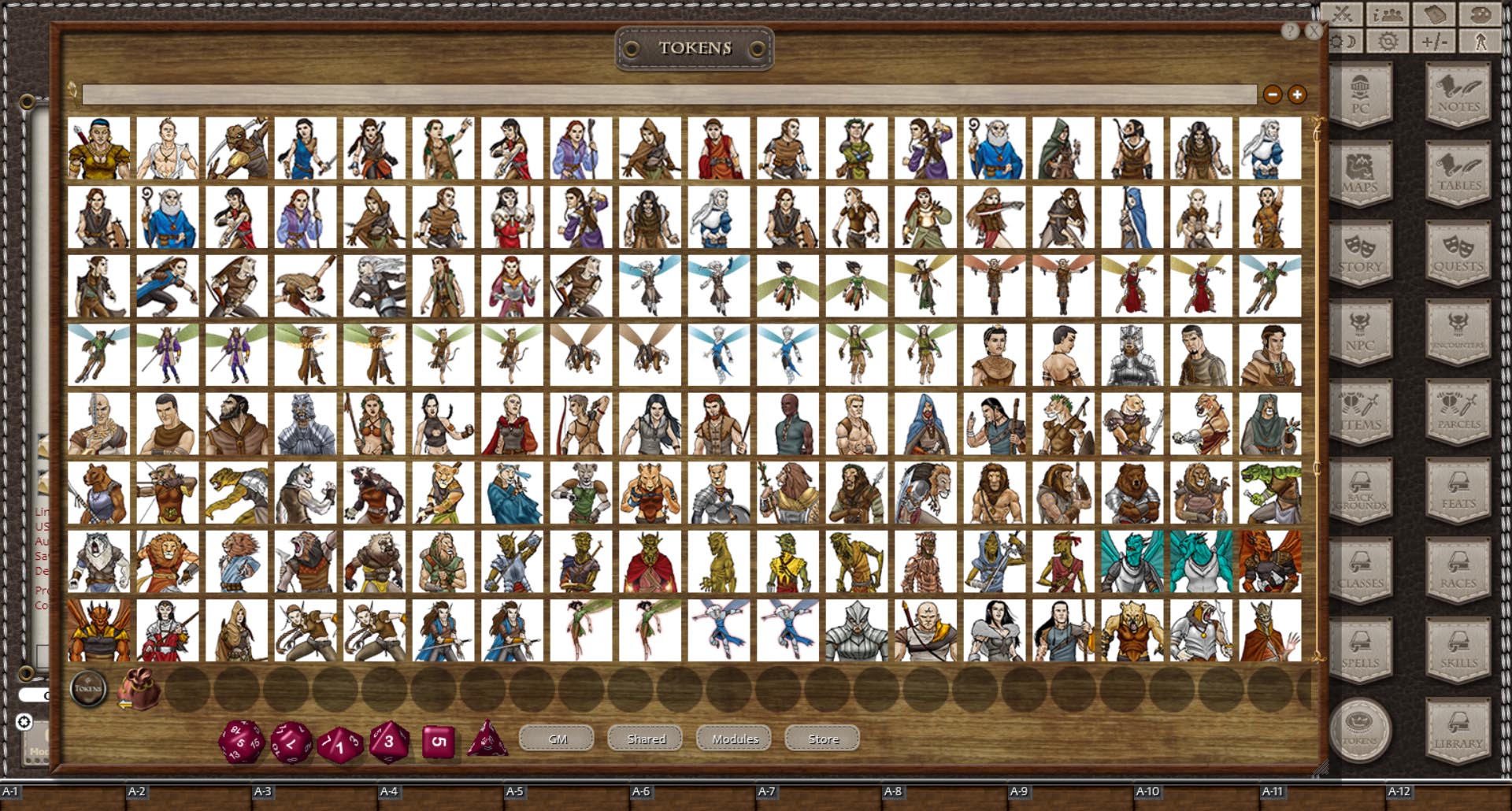
Task: Switch to the Modules tokens tab
Action: tap(733, 739)
